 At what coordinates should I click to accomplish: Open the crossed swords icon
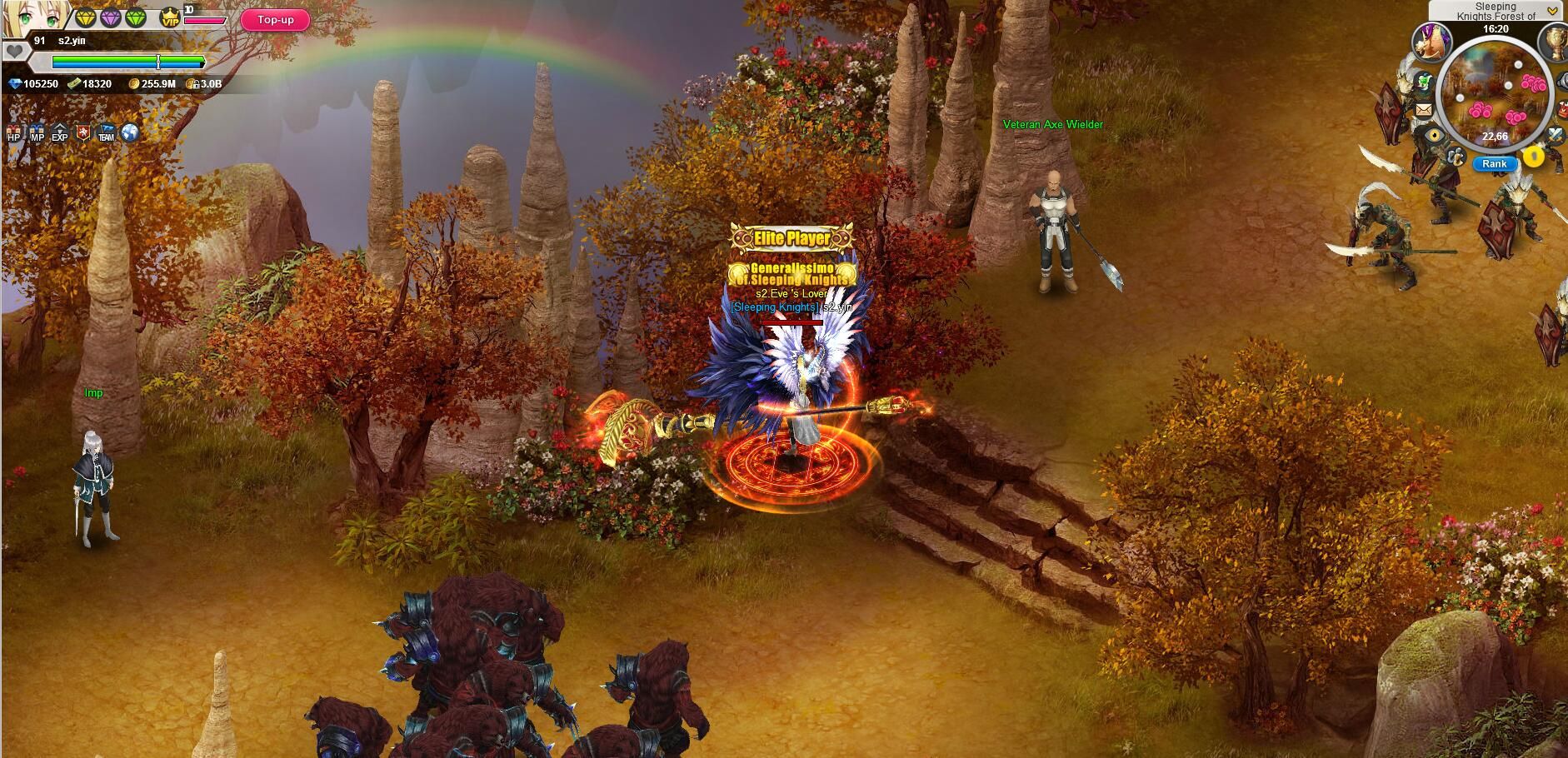(x=1556, y=133)
